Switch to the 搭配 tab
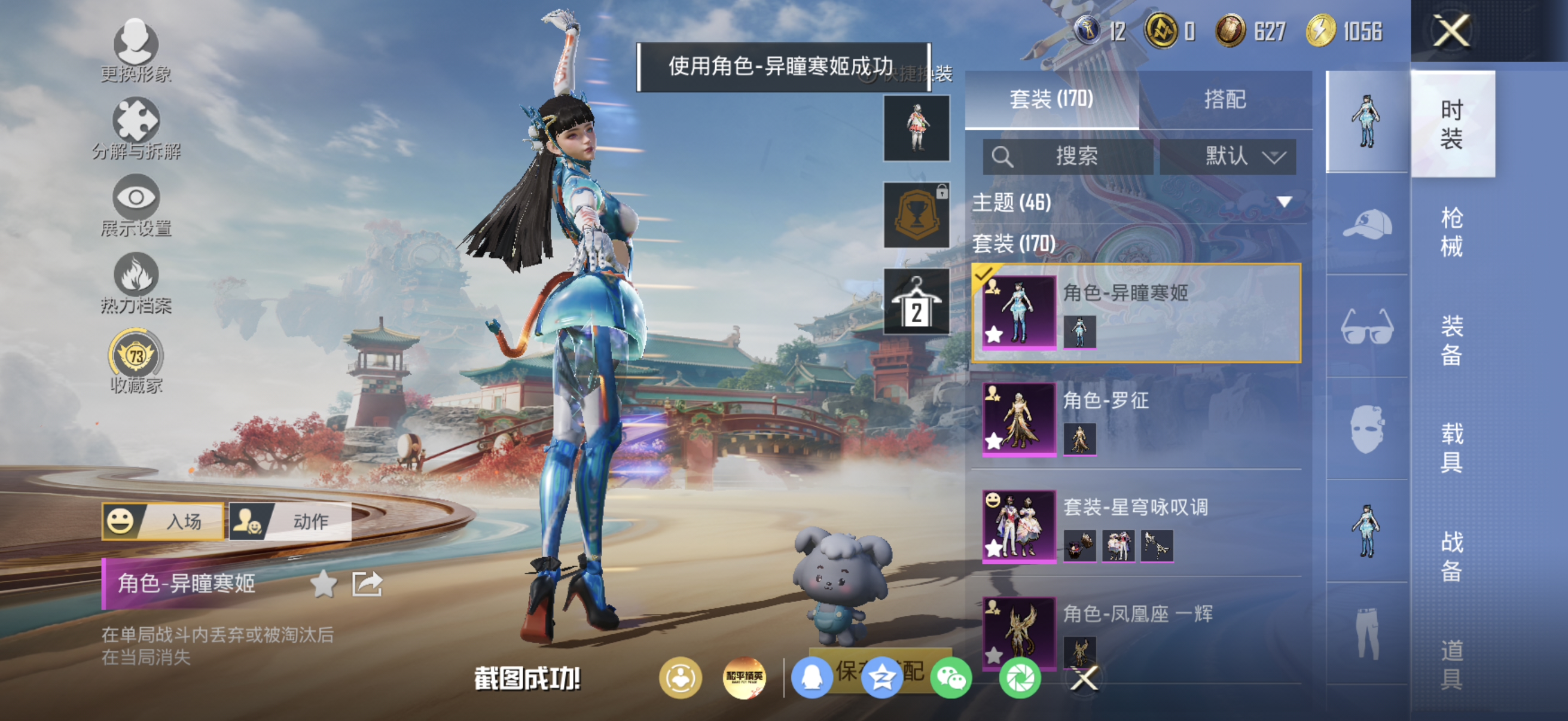The image size is (1568, 721). pyautogui.click(x=1226, y=99)
